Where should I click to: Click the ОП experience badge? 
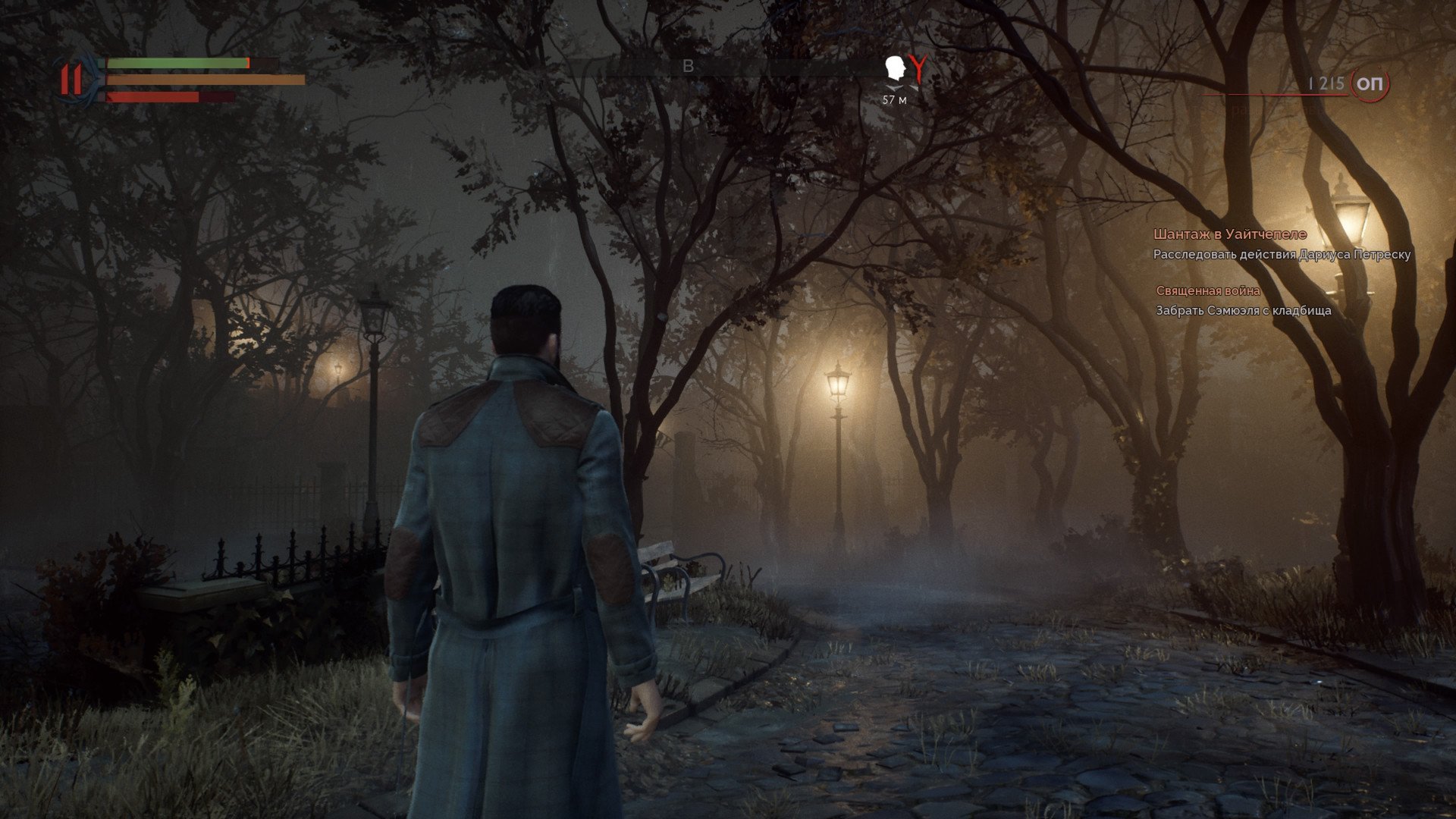(x=1369, y=83)
